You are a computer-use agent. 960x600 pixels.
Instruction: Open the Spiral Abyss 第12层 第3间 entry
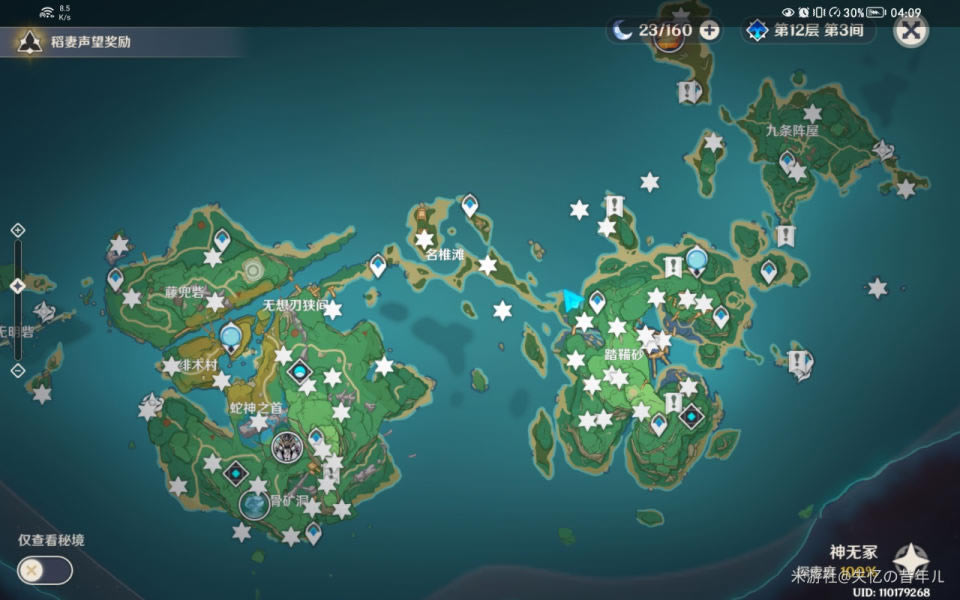[807, 30]
